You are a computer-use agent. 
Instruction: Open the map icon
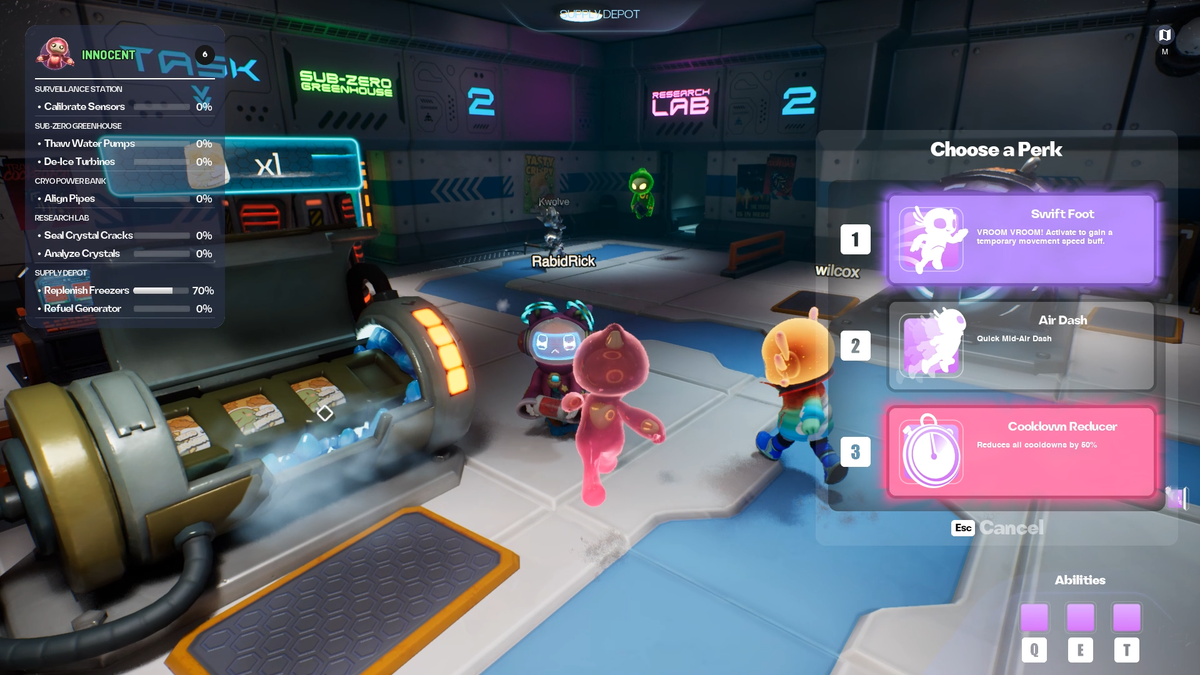point(1164,35)
